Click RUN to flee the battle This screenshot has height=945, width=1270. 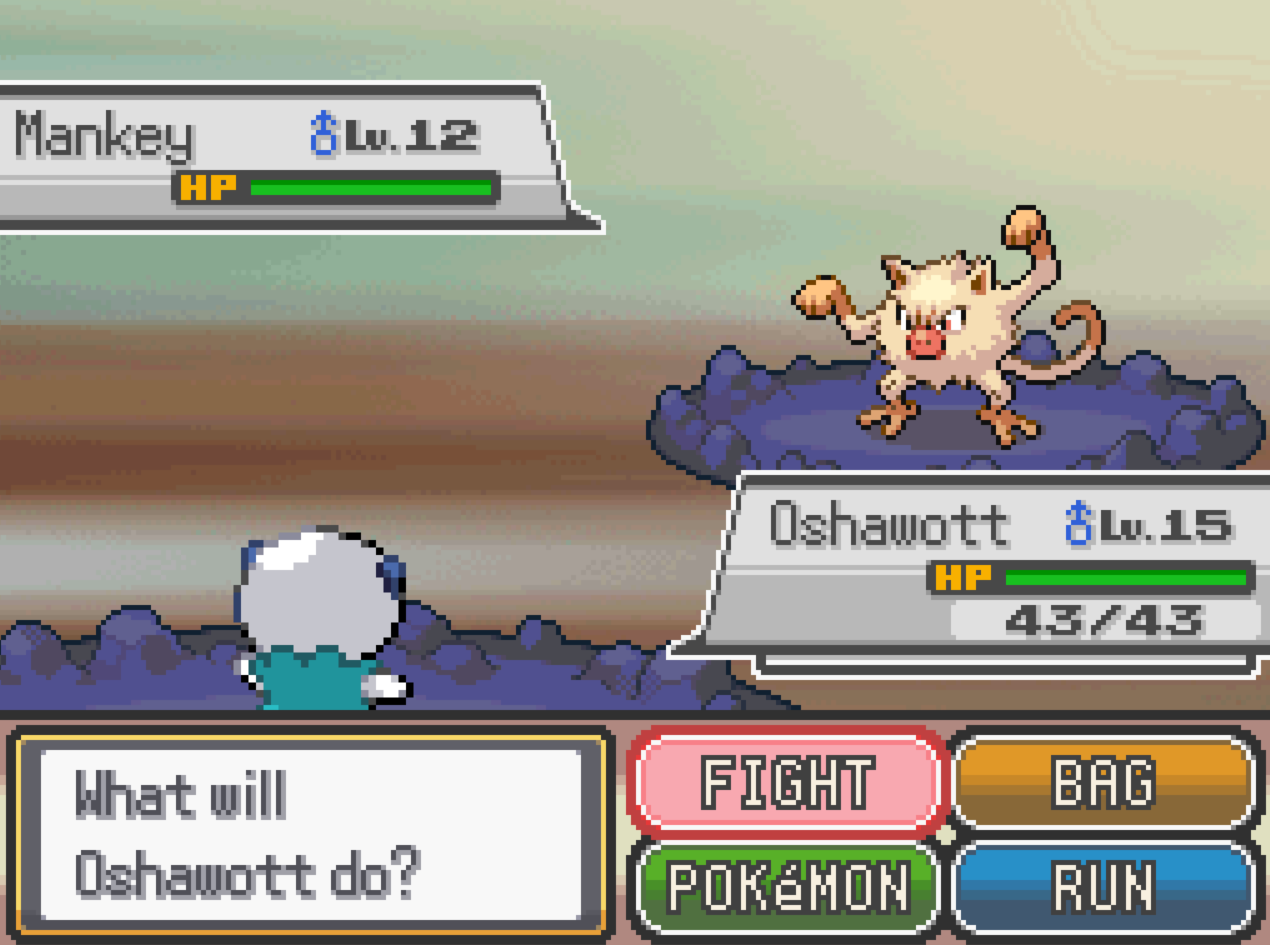(x=1104, y=887)
